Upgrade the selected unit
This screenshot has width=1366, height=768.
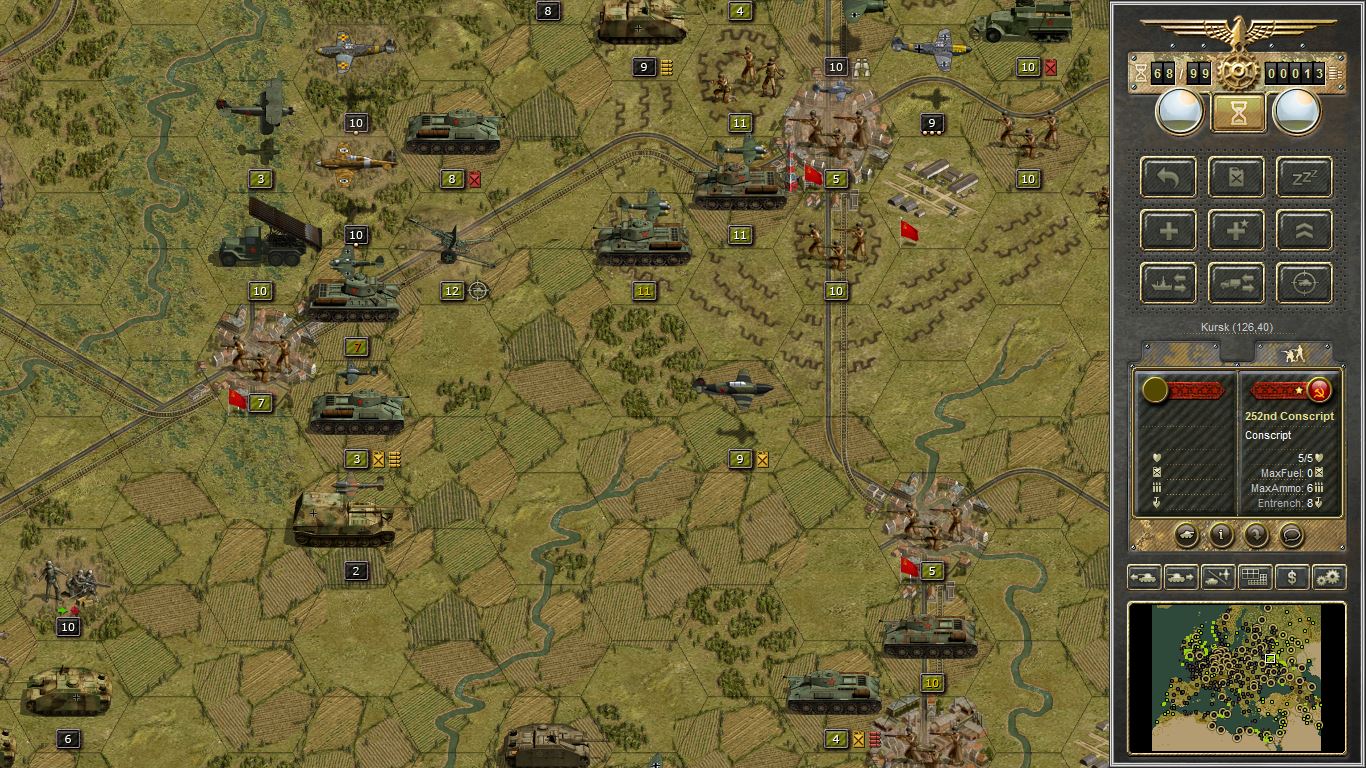(x=1303, y=230)
